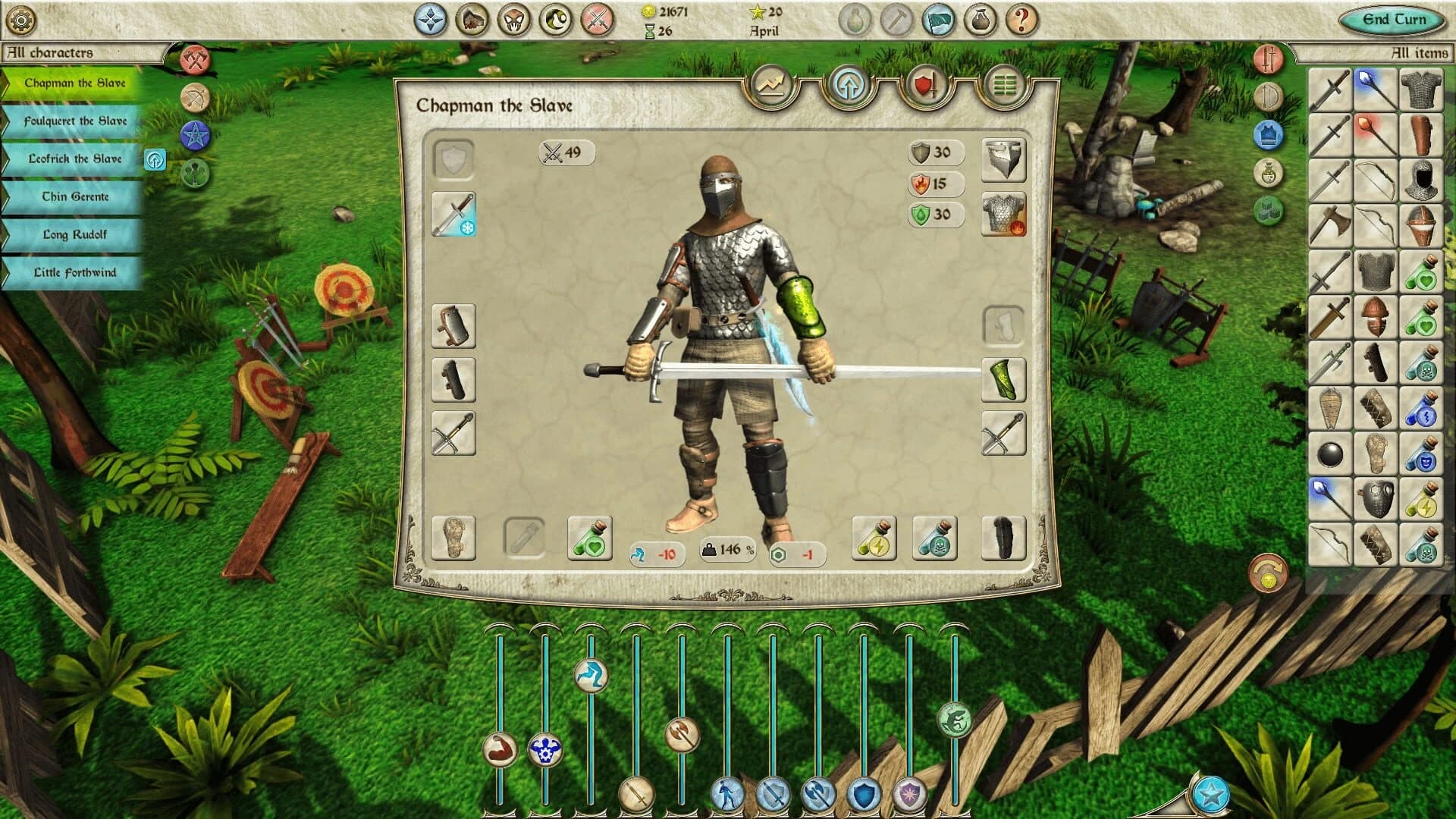Click the question mark help icon
This screenshot has height=819, width=1456.
pyautogui.click(x=1021, y=20)
